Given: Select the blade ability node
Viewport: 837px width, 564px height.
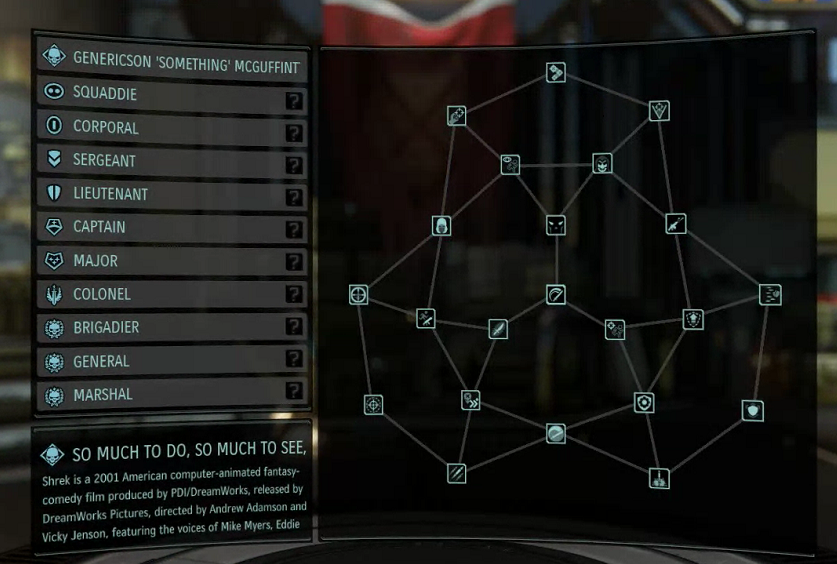Looking at the screenshot, I should pos(498,329).
